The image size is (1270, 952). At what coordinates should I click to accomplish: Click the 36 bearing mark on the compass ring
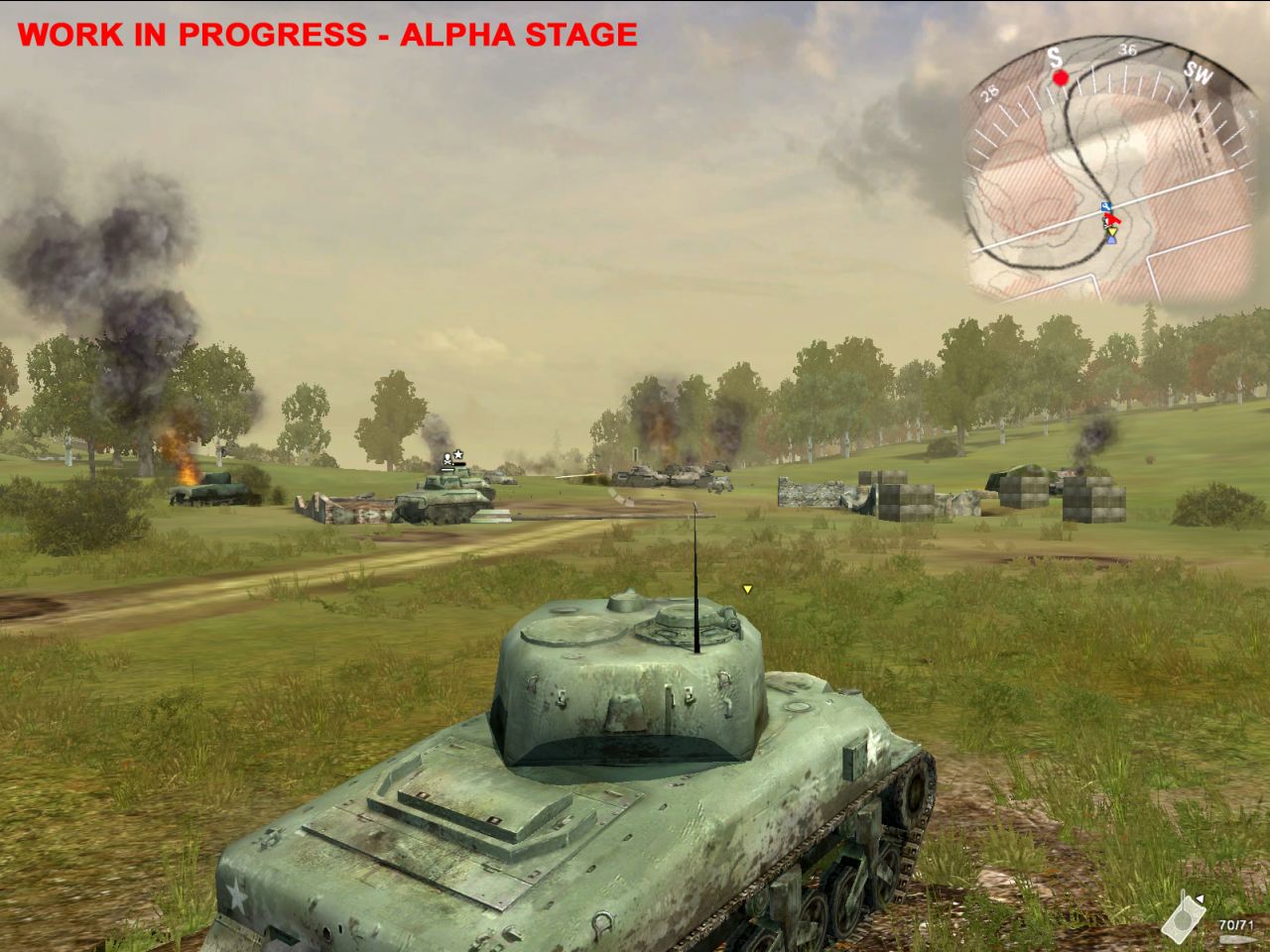click(1128, 50)
